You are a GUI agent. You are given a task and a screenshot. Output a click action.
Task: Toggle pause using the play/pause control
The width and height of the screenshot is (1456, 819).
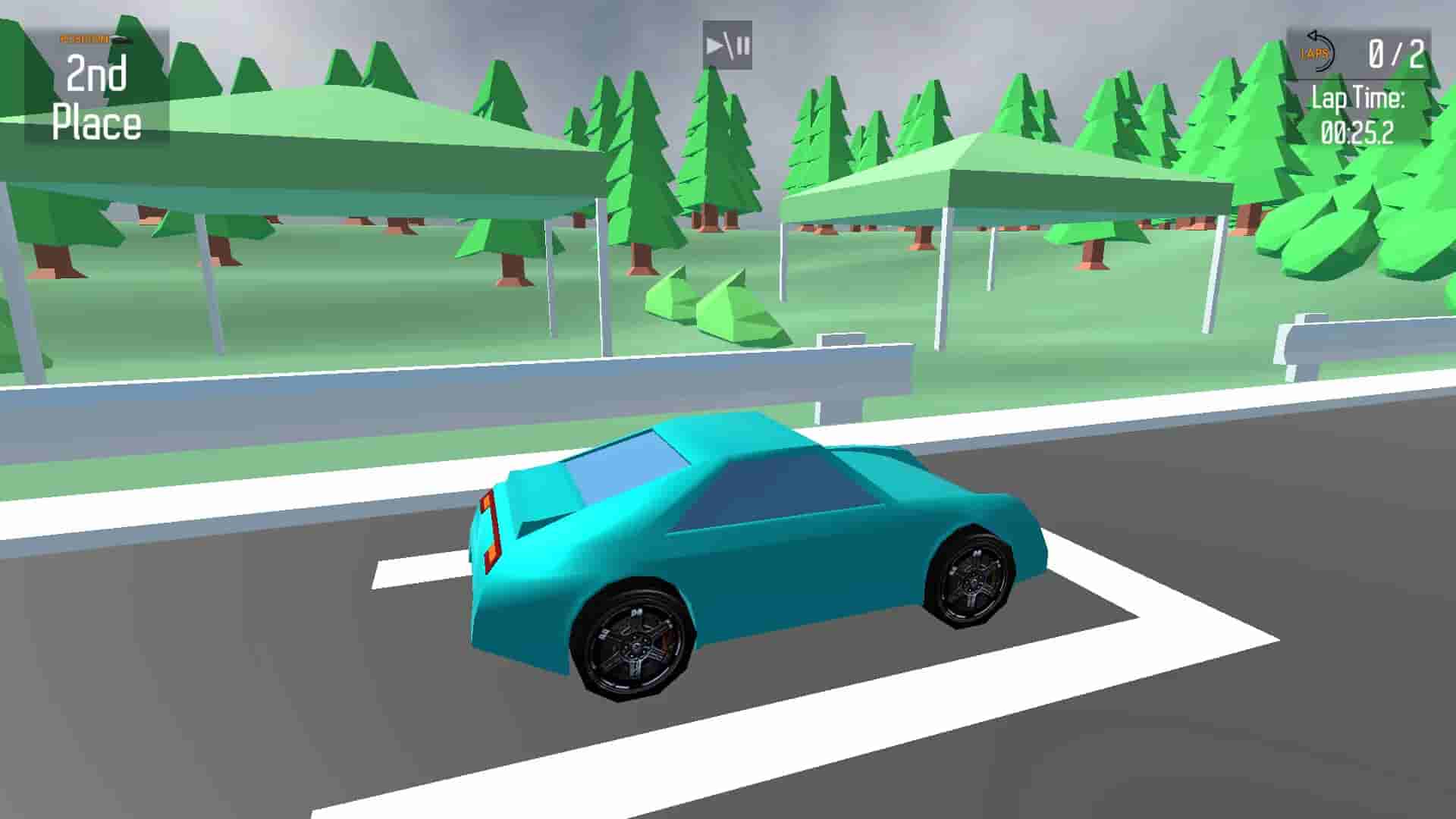[x=726, y=45]
